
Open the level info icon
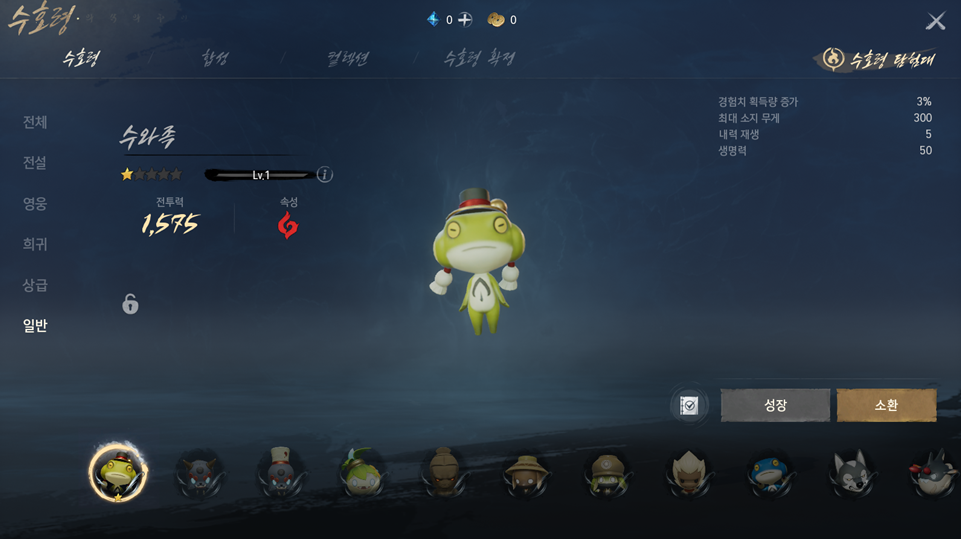click(325, 175)
